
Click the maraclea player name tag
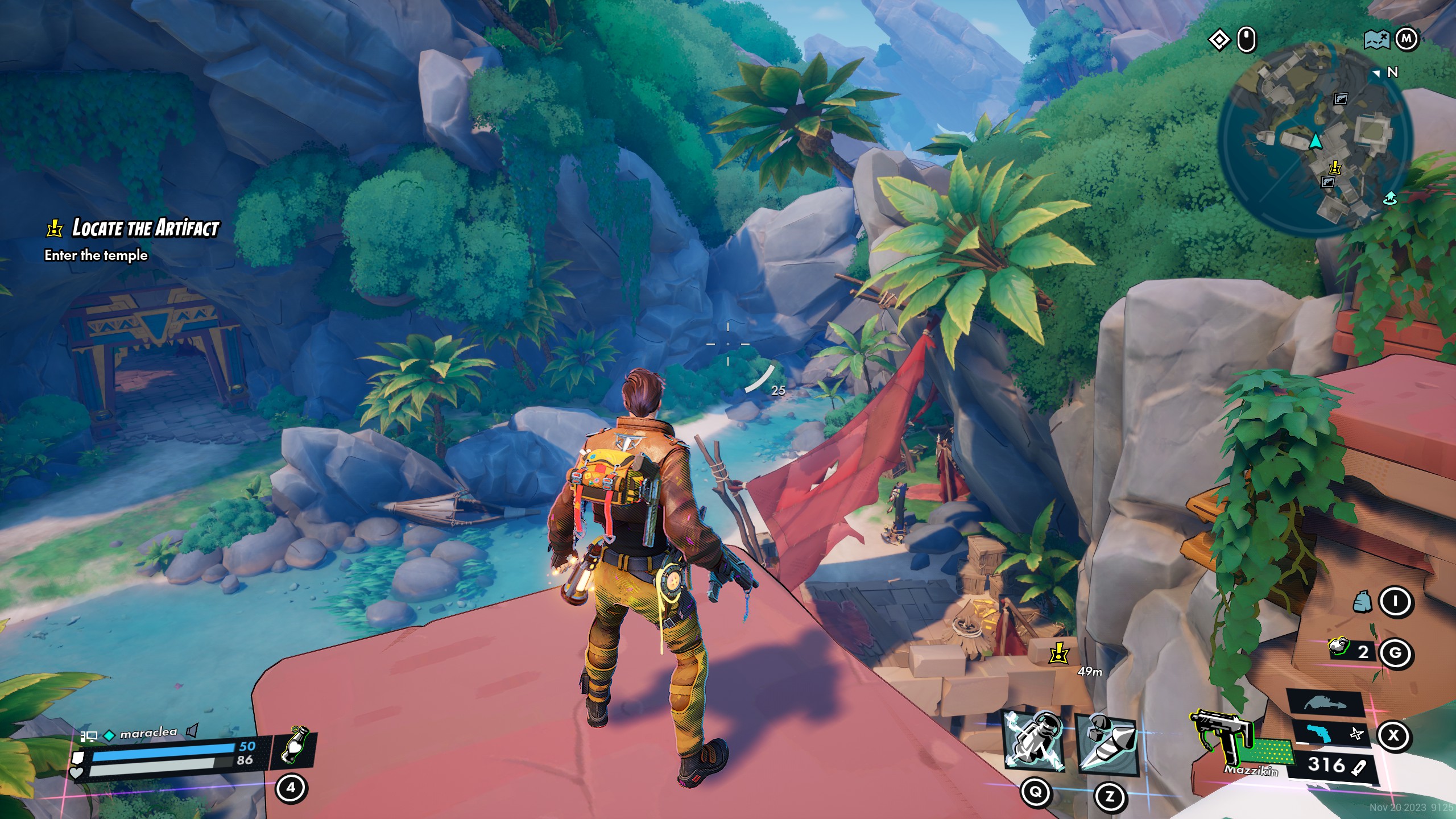(x=148, y=734)
